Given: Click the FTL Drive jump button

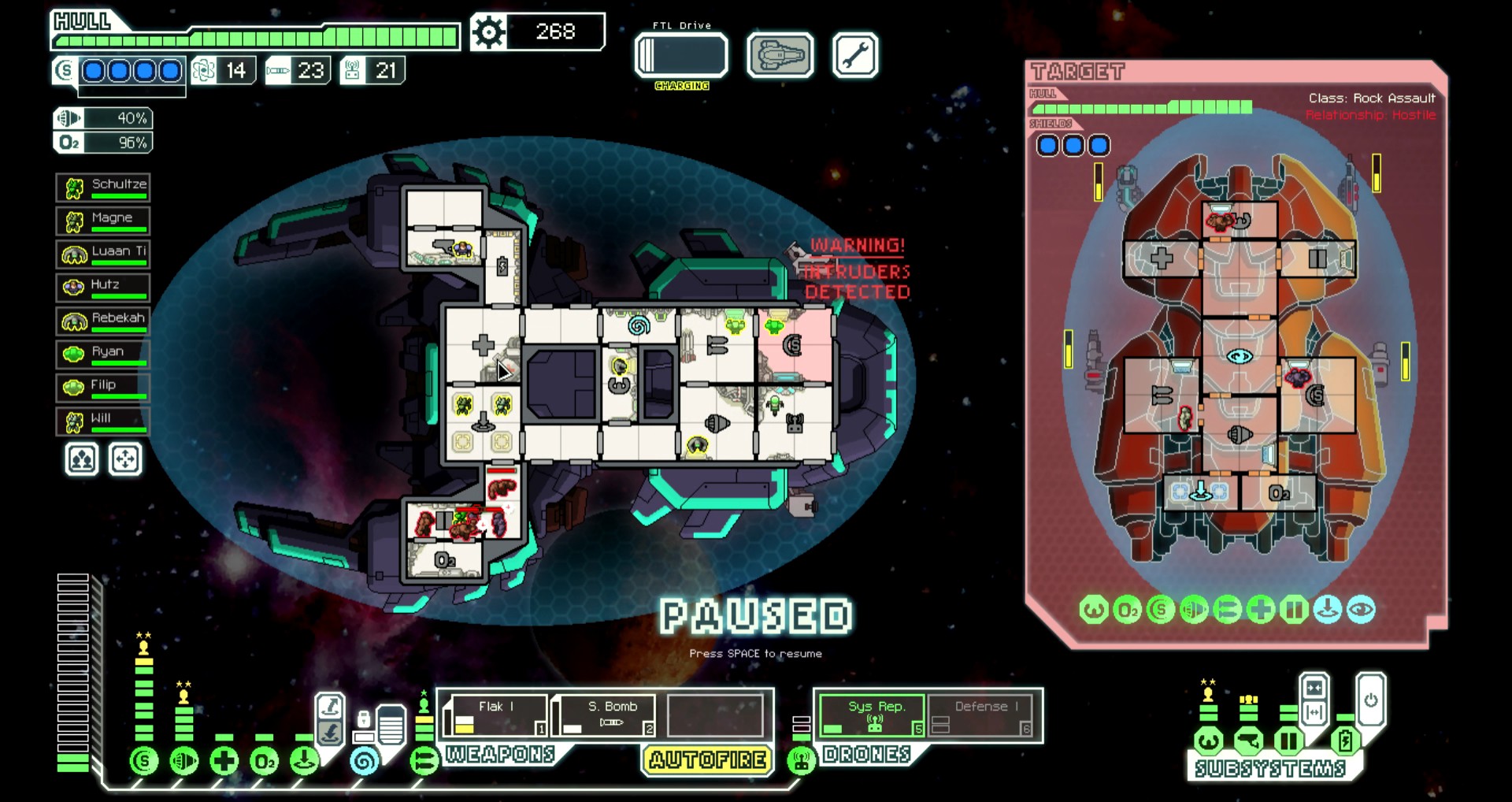Looking at the screenshot, I should (681, 55).
